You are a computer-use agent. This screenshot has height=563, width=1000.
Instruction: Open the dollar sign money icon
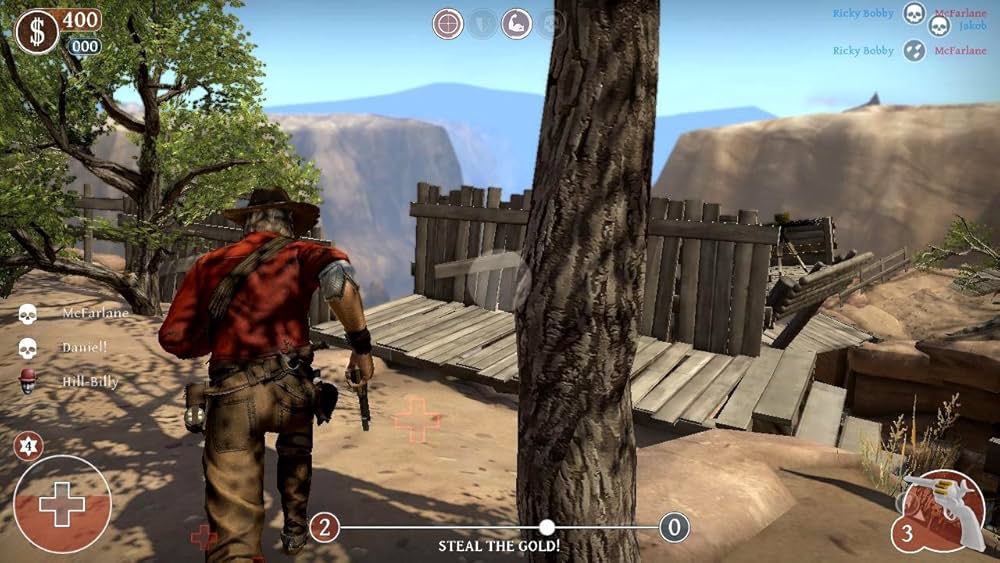tap(37, 32)
